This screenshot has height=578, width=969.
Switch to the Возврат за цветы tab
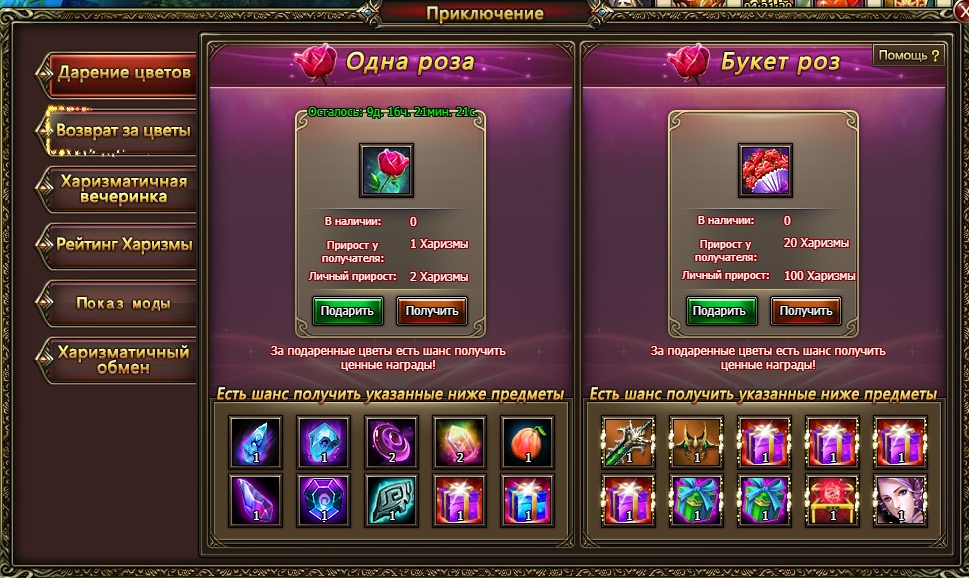pyautogui.click(x=122, y=131)
